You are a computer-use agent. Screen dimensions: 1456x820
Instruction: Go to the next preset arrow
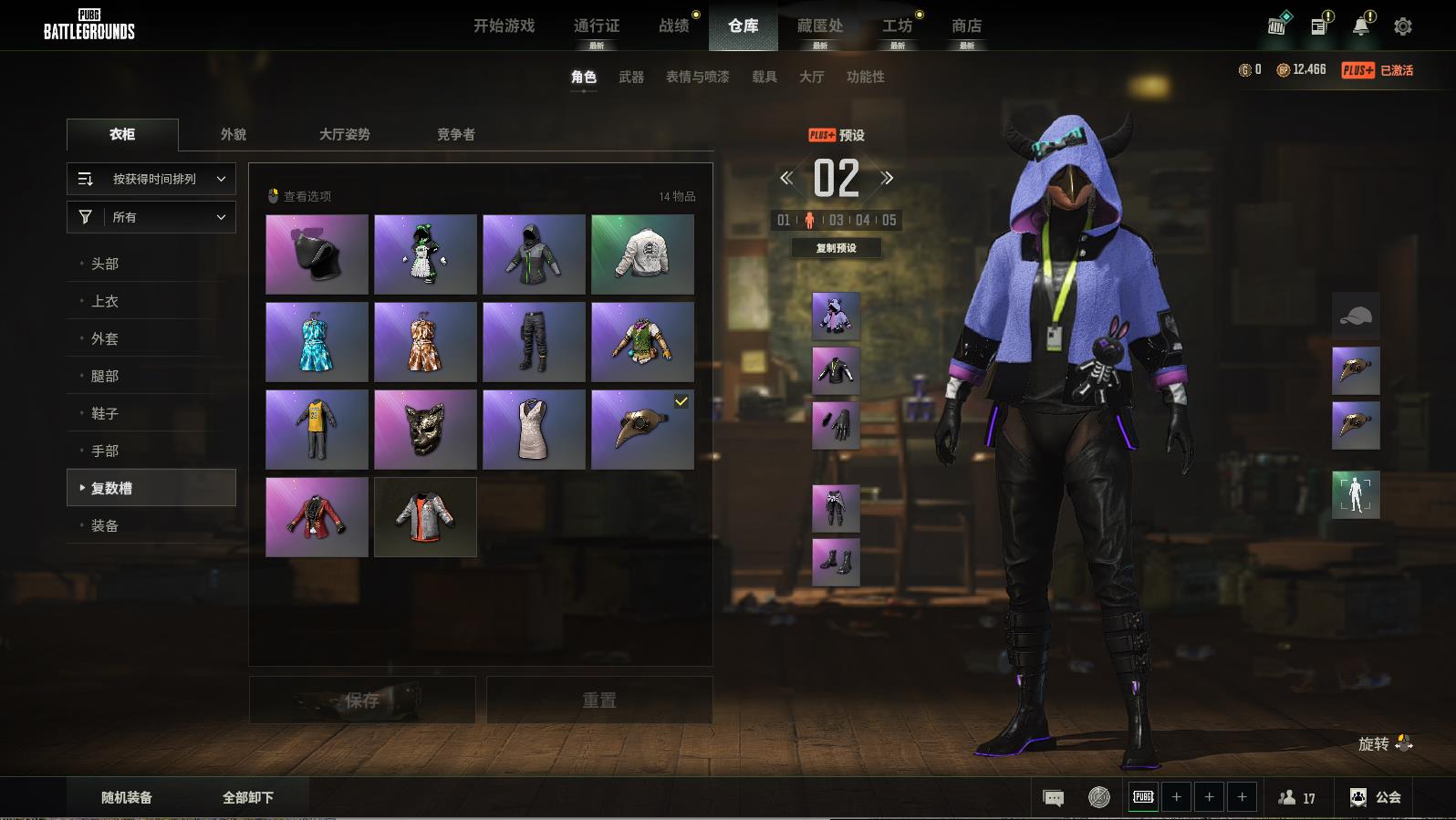pyautogui.click(x=887, y=179)
